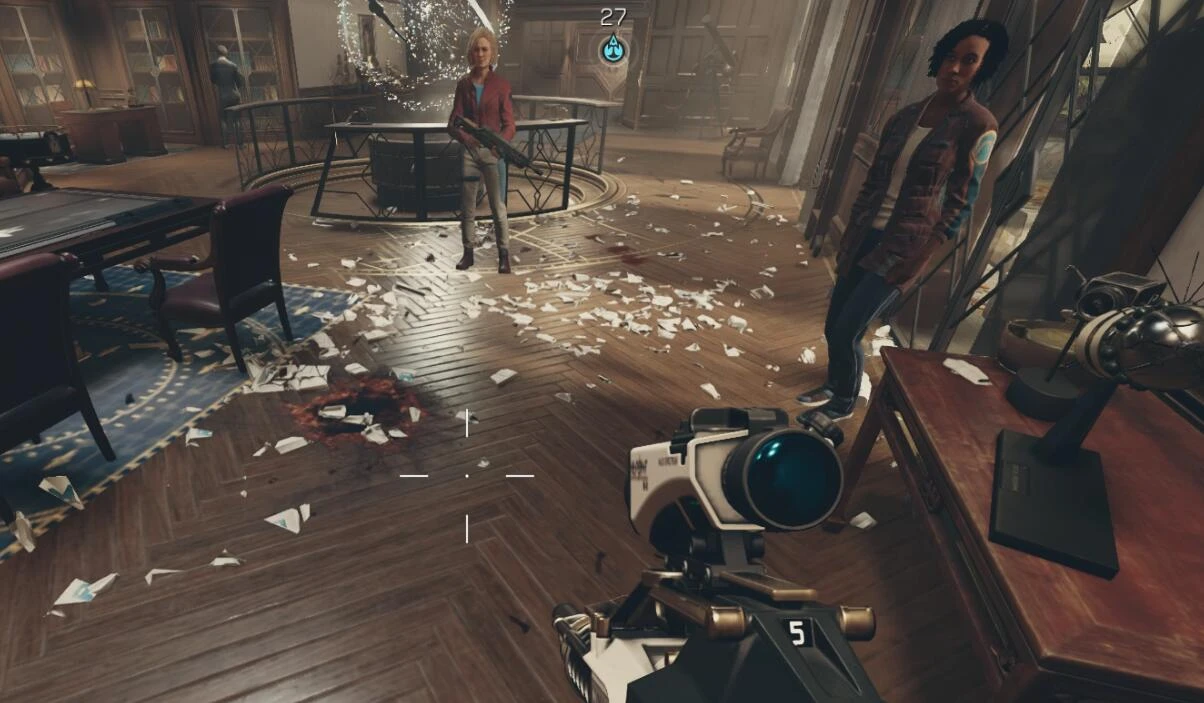Click the blue quest objective marker

(x=613, y=48)
